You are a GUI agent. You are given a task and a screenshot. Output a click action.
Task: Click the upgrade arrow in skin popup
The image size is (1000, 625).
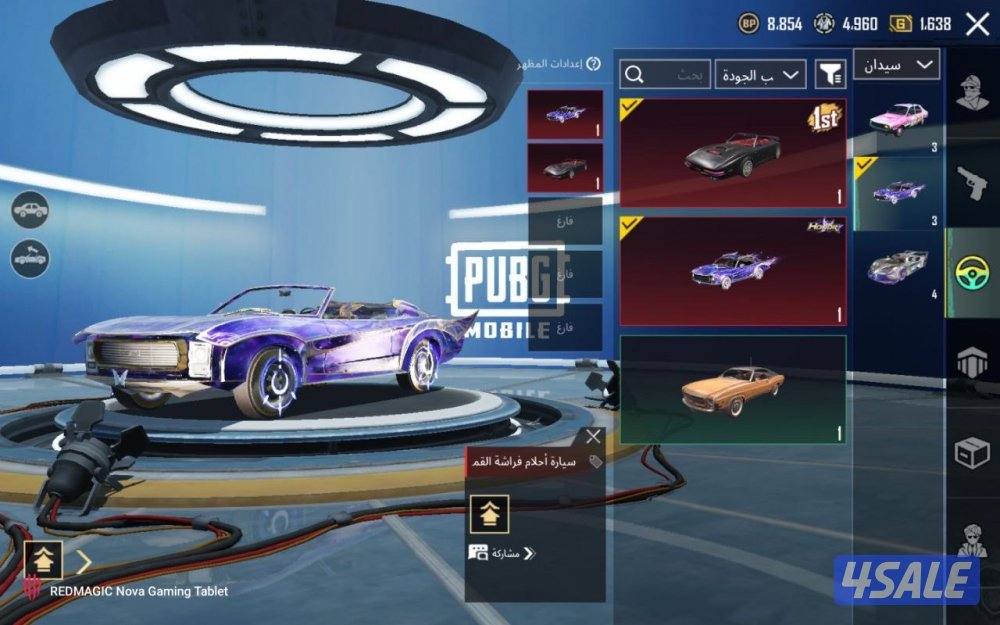pos(490,514)
